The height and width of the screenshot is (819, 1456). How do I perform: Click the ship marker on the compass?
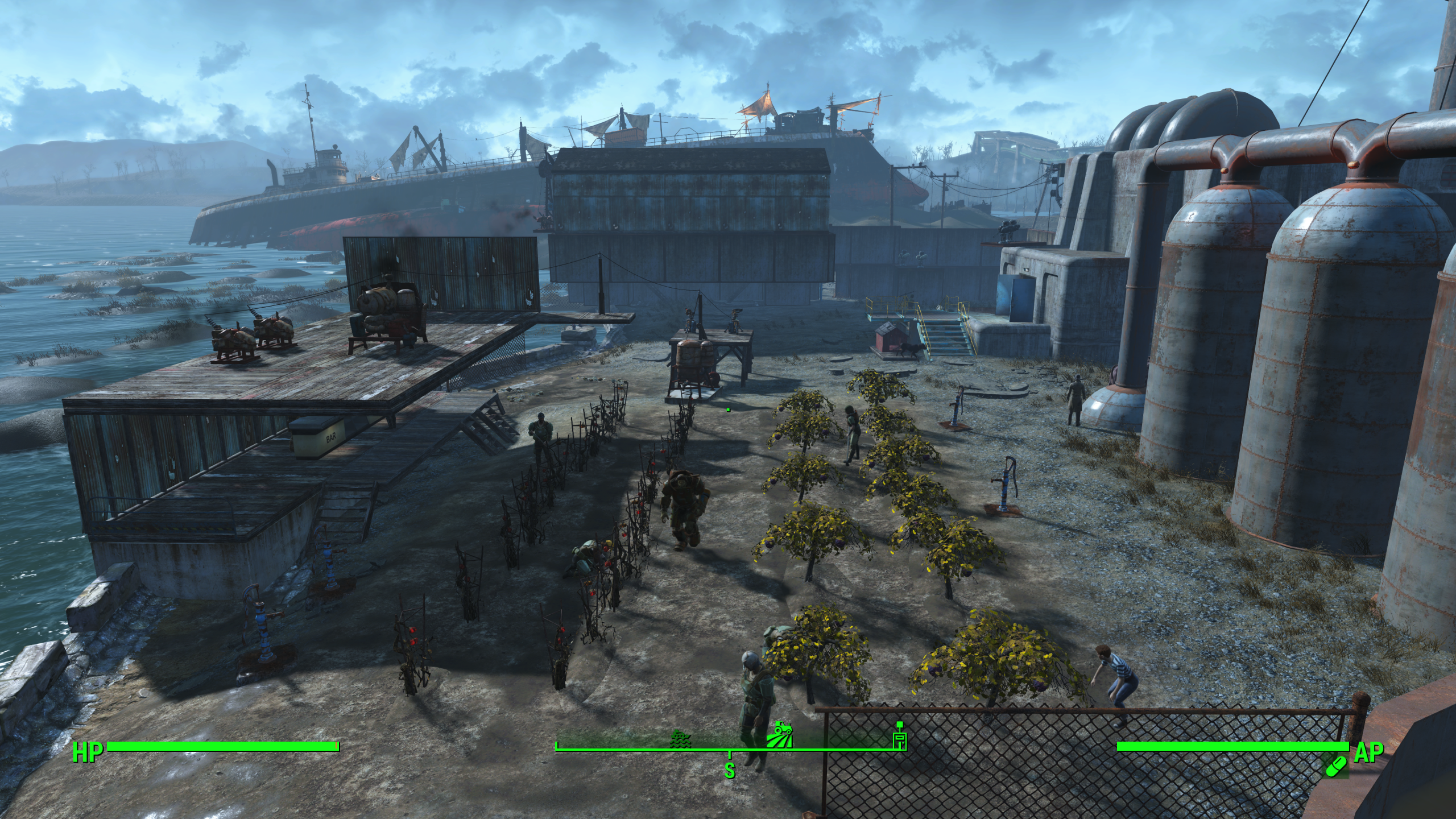[681, 738]
